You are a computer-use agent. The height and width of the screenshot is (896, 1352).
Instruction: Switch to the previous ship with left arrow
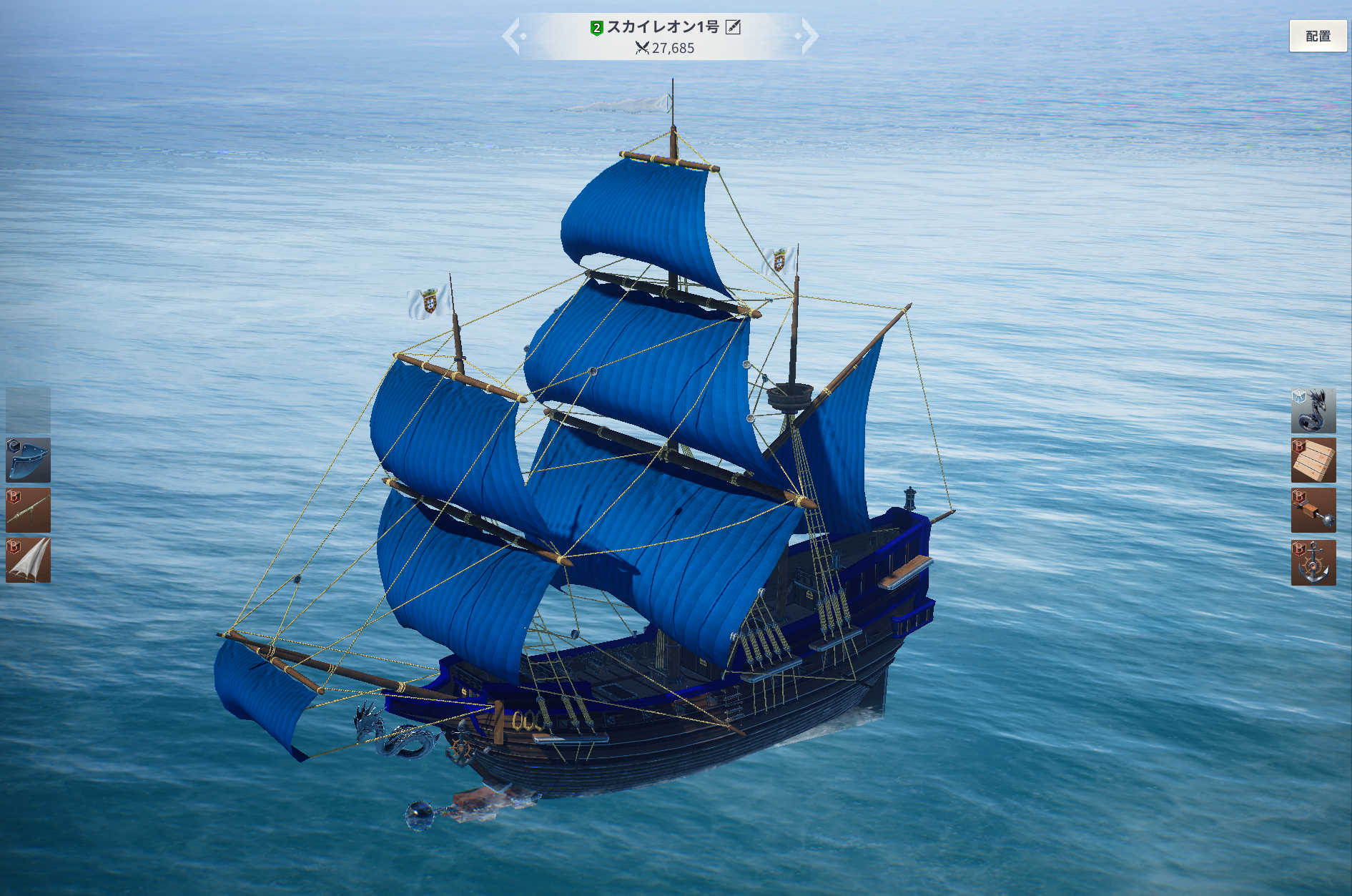click(512, 36)
